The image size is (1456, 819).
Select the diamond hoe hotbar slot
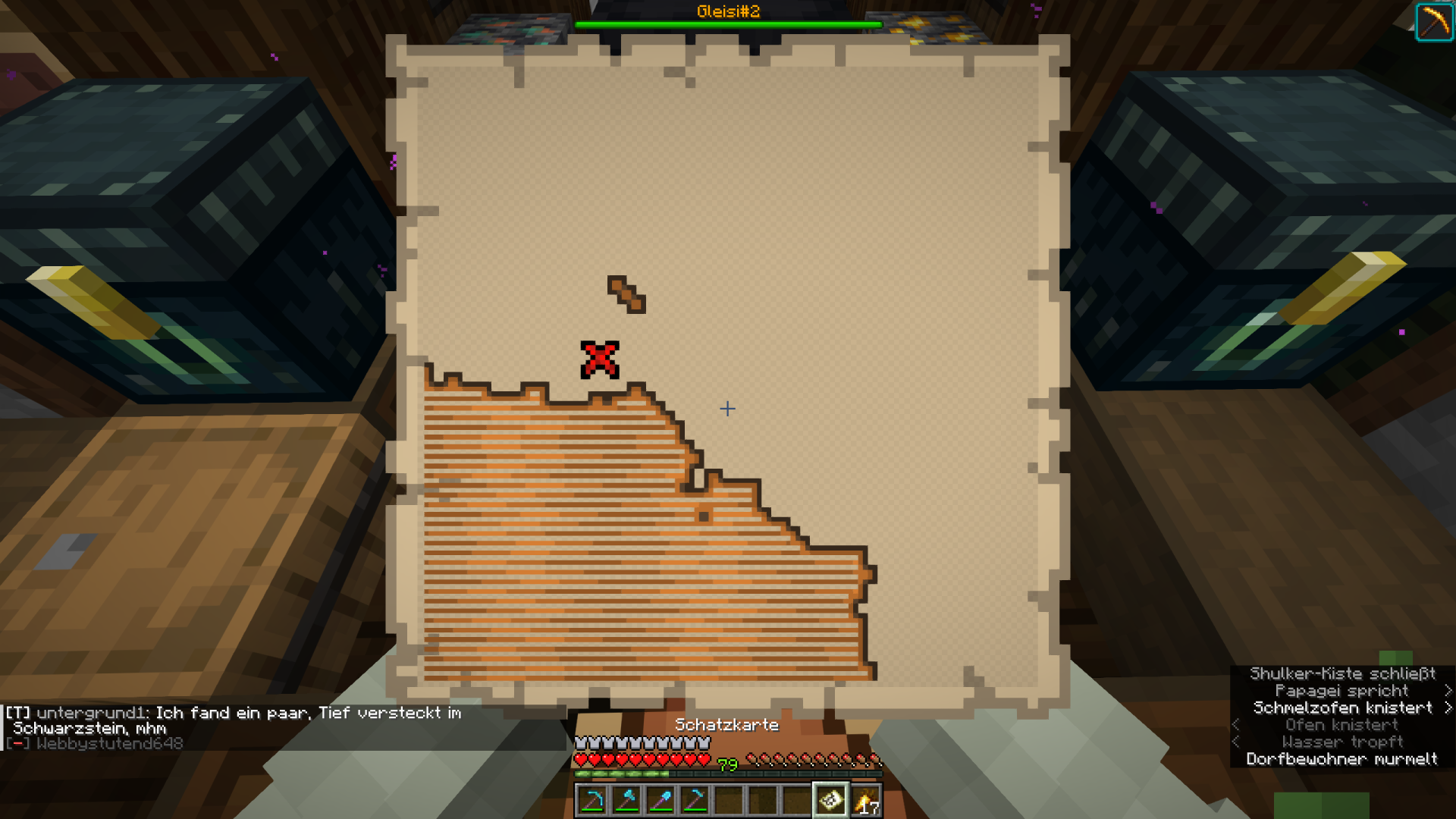click(x=695, y=800)
